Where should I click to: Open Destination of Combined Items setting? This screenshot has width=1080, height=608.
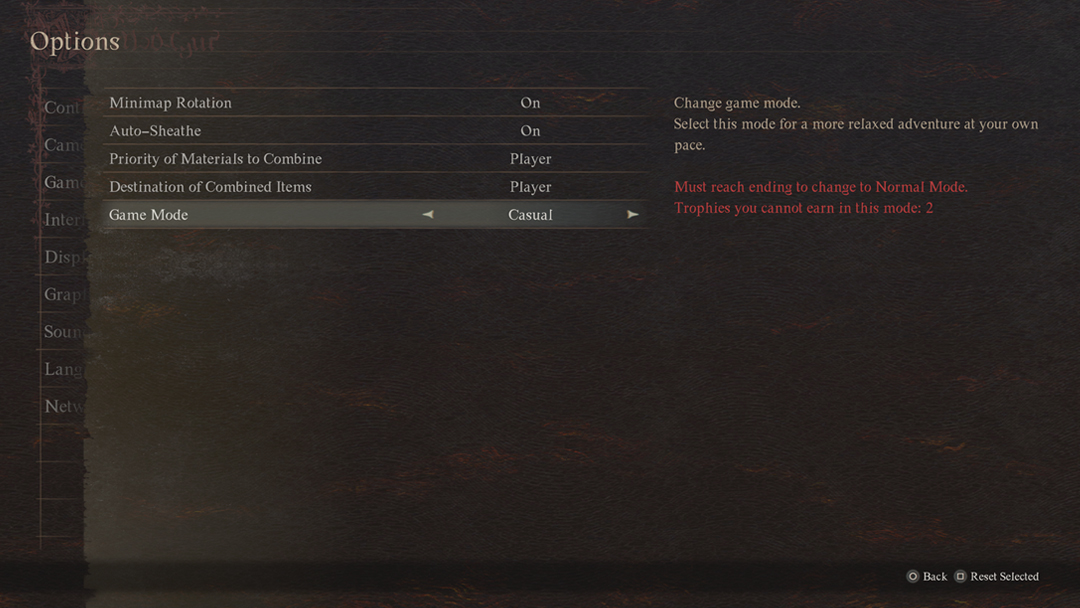point(211,187)
